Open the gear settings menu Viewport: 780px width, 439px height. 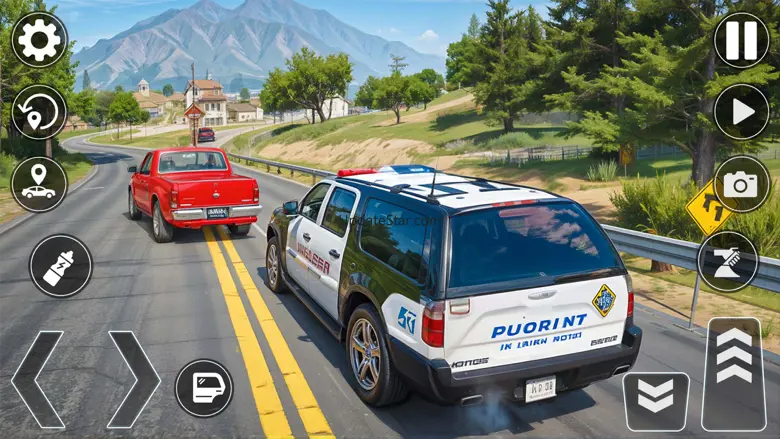click(39, 39)
